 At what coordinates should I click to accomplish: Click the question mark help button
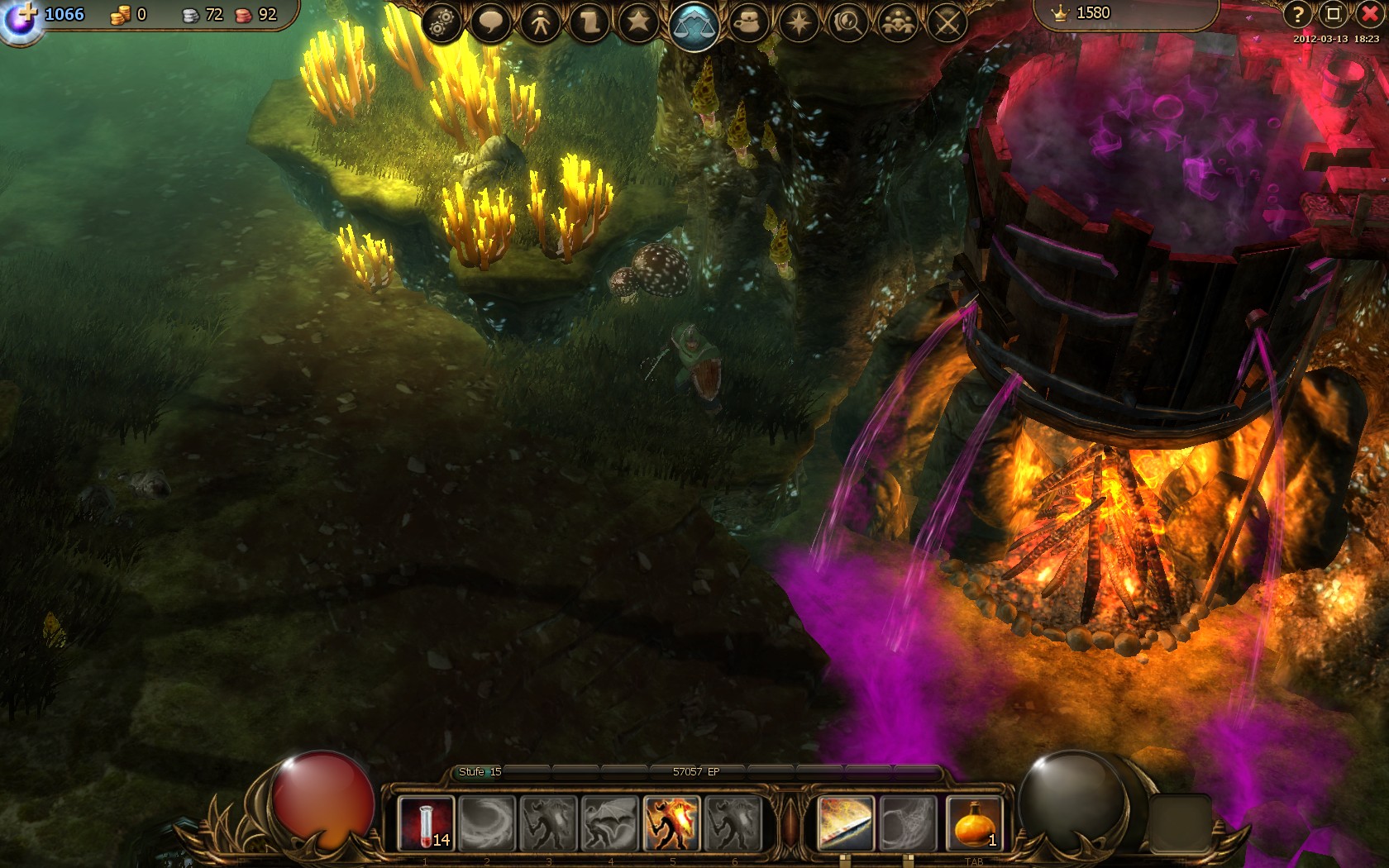pyautogui.click(x=1298, y=14)
